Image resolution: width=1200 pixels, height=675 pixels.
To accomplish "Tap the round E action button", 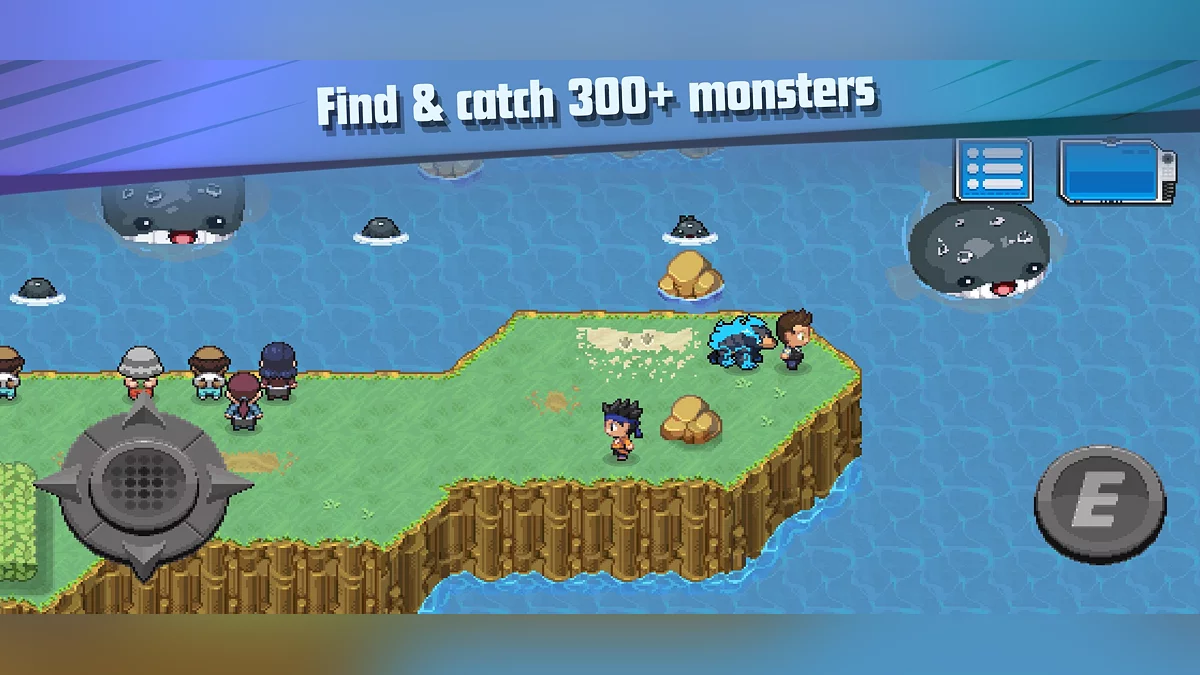I will pyautogui.click(x=1100, y=507).
